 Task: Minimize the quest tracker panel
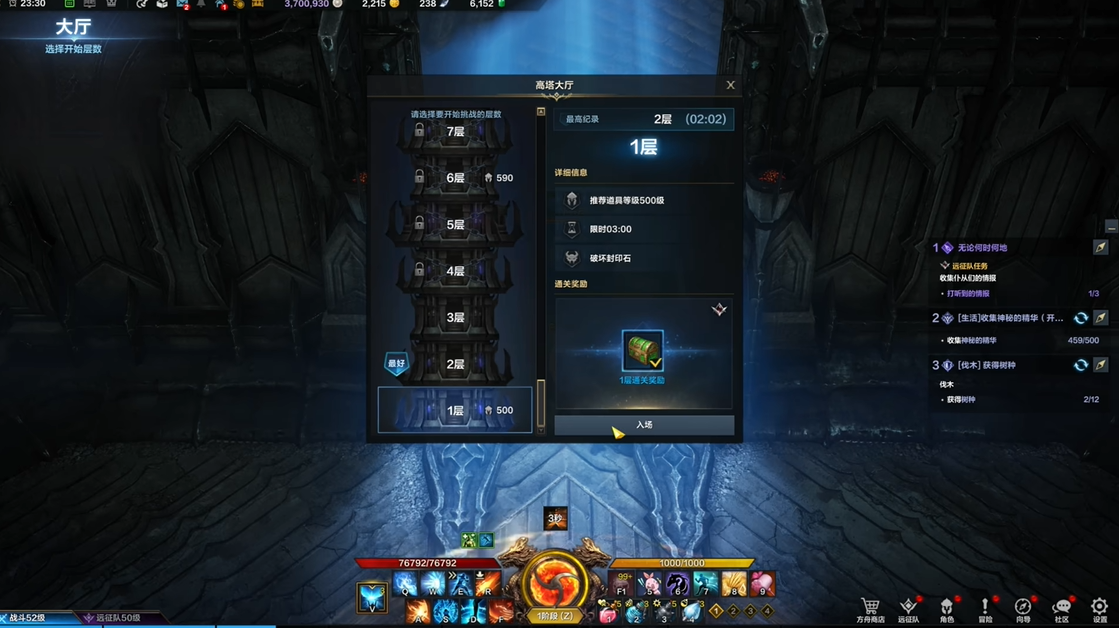tap(1111, 227)
